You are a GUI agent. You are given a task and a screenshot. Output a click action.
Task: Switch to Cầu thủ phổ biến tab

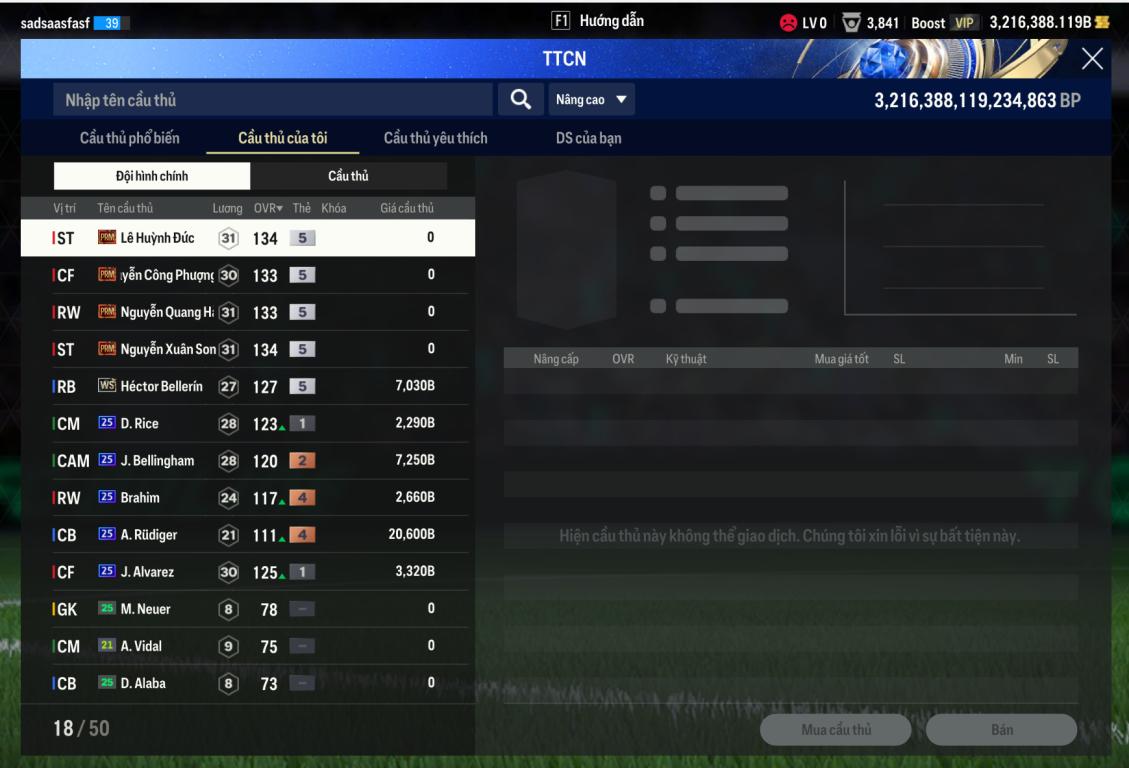(130, 138)
